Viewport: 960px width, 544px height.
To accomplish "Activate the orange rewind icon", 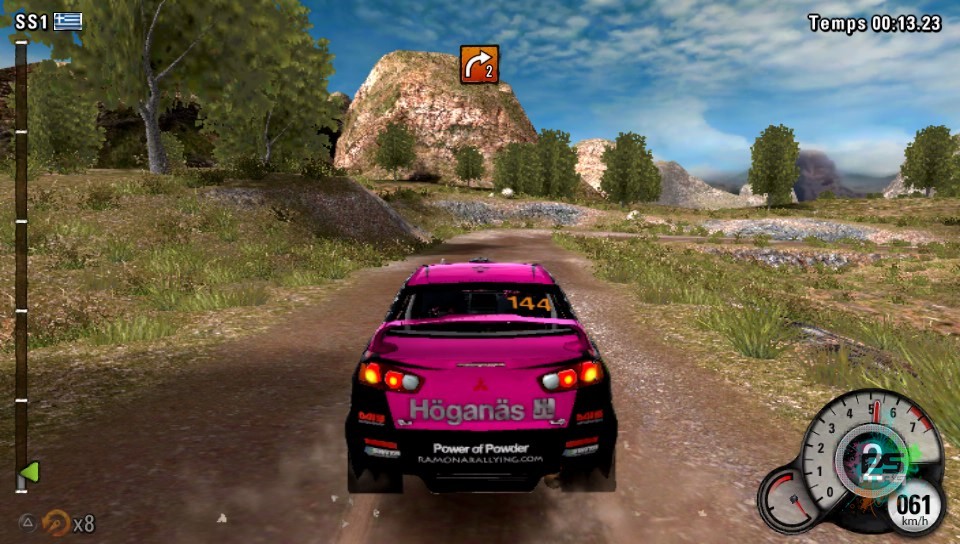I will pyautogui.click(x=57, y=522).
